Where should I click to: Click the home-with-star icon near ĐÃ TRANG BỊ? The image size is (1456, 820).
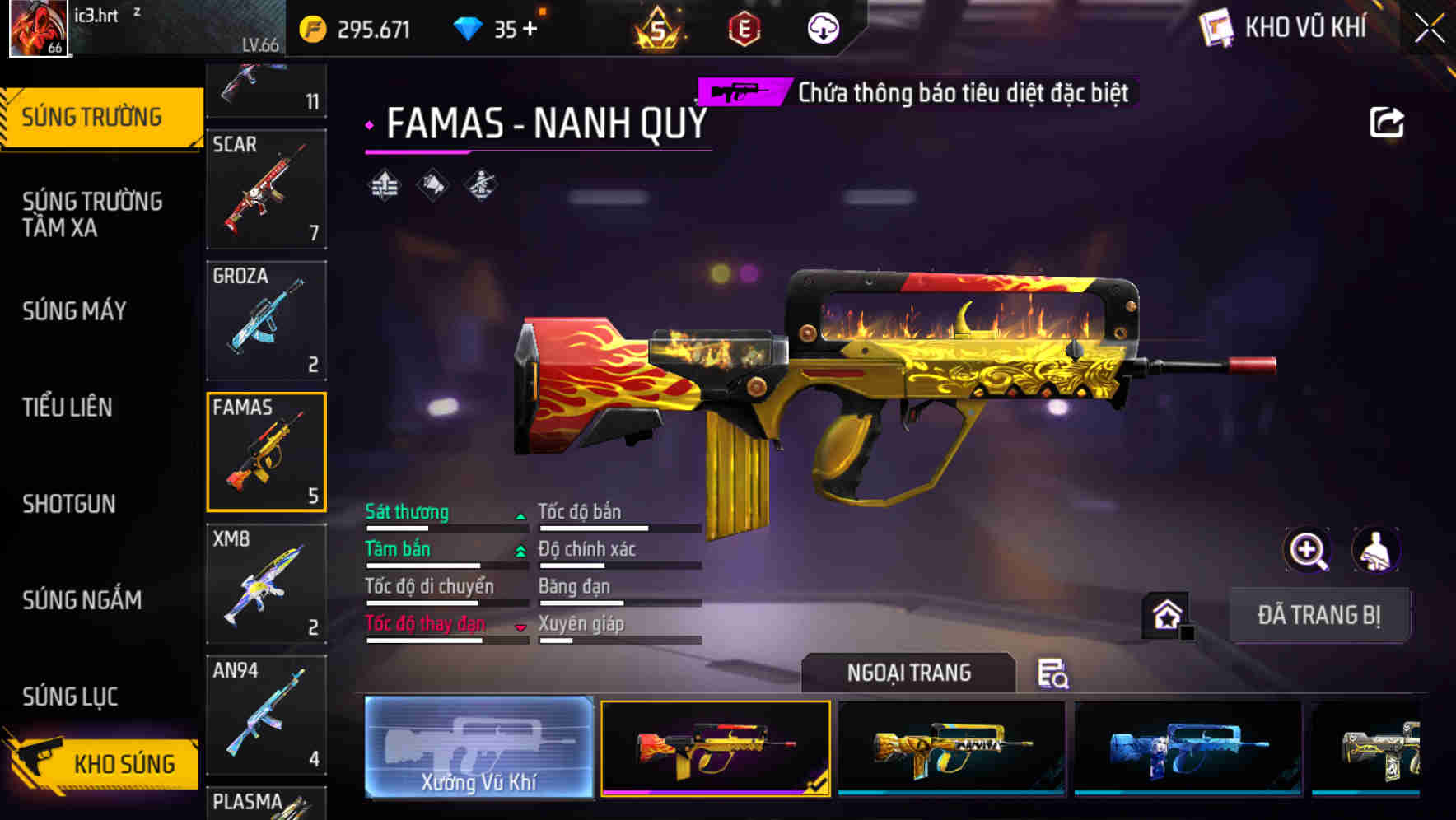[x=1165, y=615]
